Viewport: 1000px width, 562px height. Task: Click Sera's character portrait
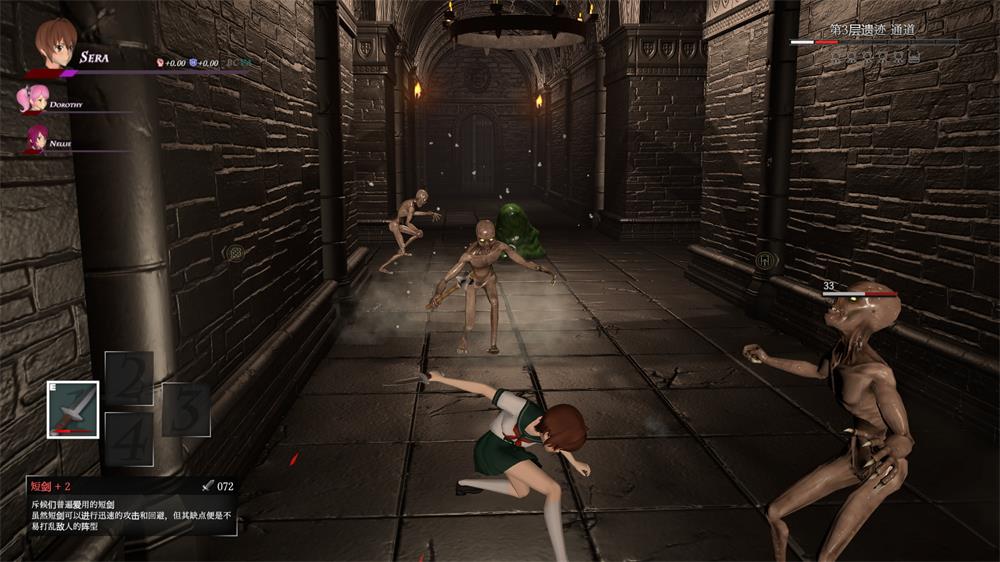tap(55, 44)
